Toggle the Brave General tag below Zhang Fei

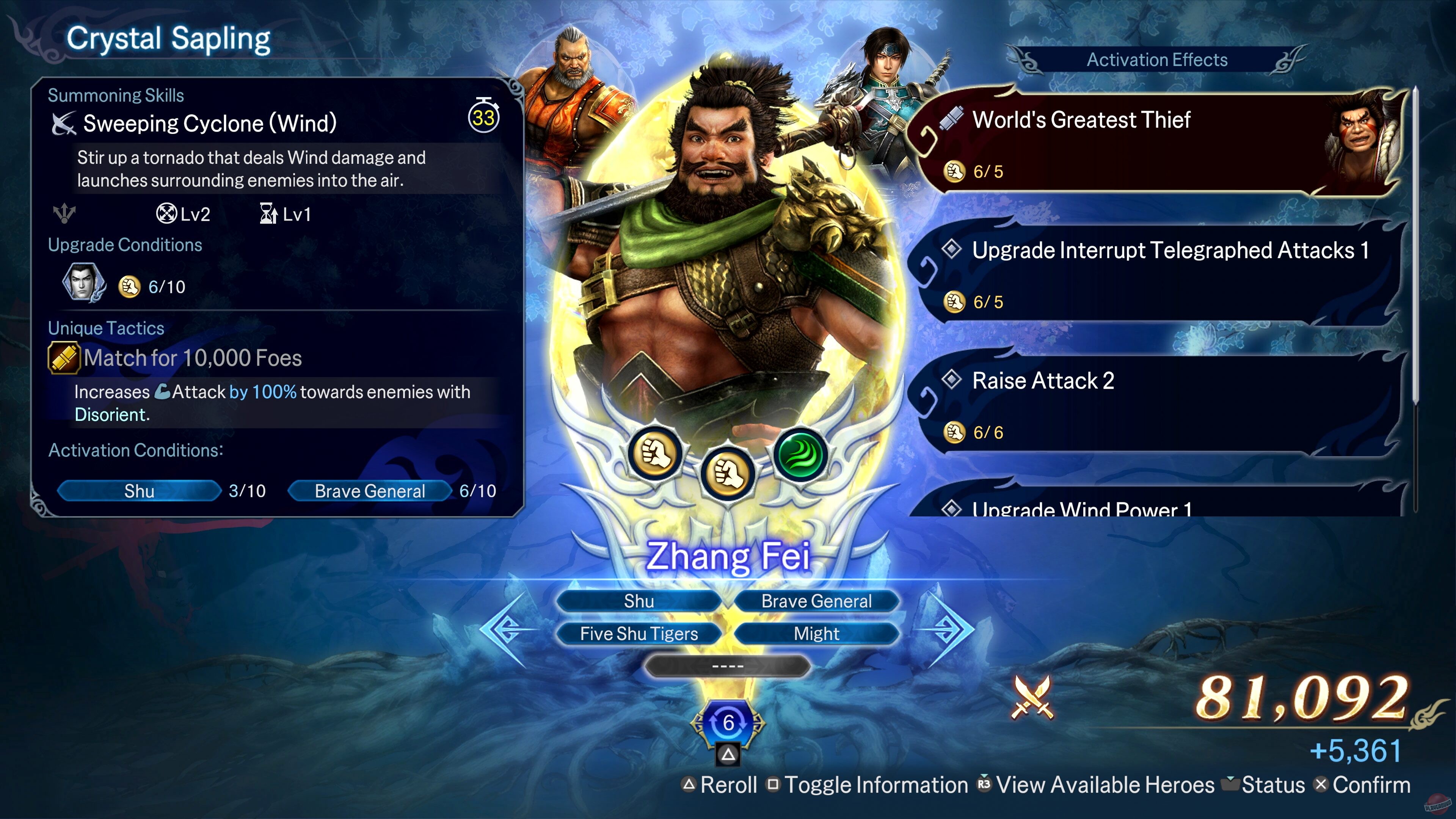pyautogui.click(x=816, y=601)
